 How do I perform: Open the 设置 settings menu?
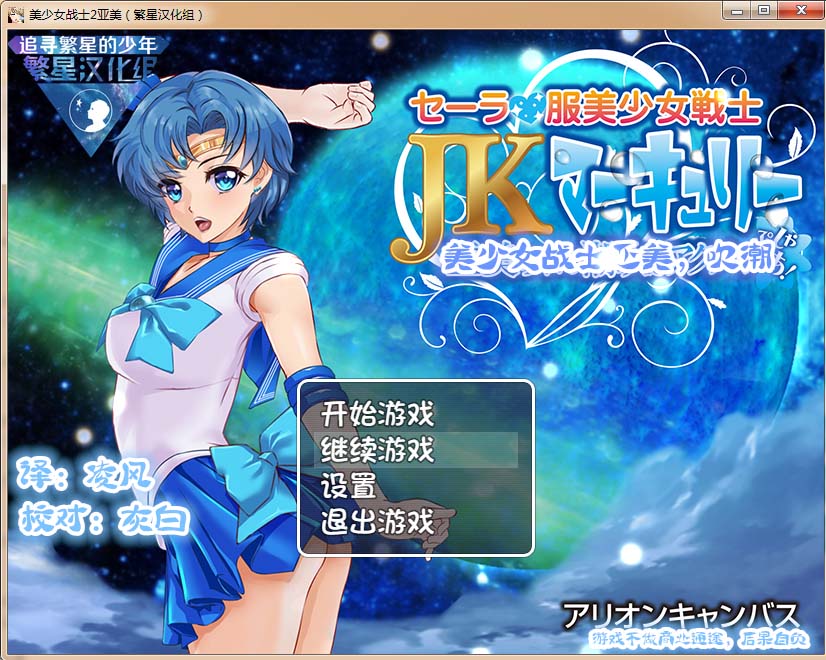point(348,486)
